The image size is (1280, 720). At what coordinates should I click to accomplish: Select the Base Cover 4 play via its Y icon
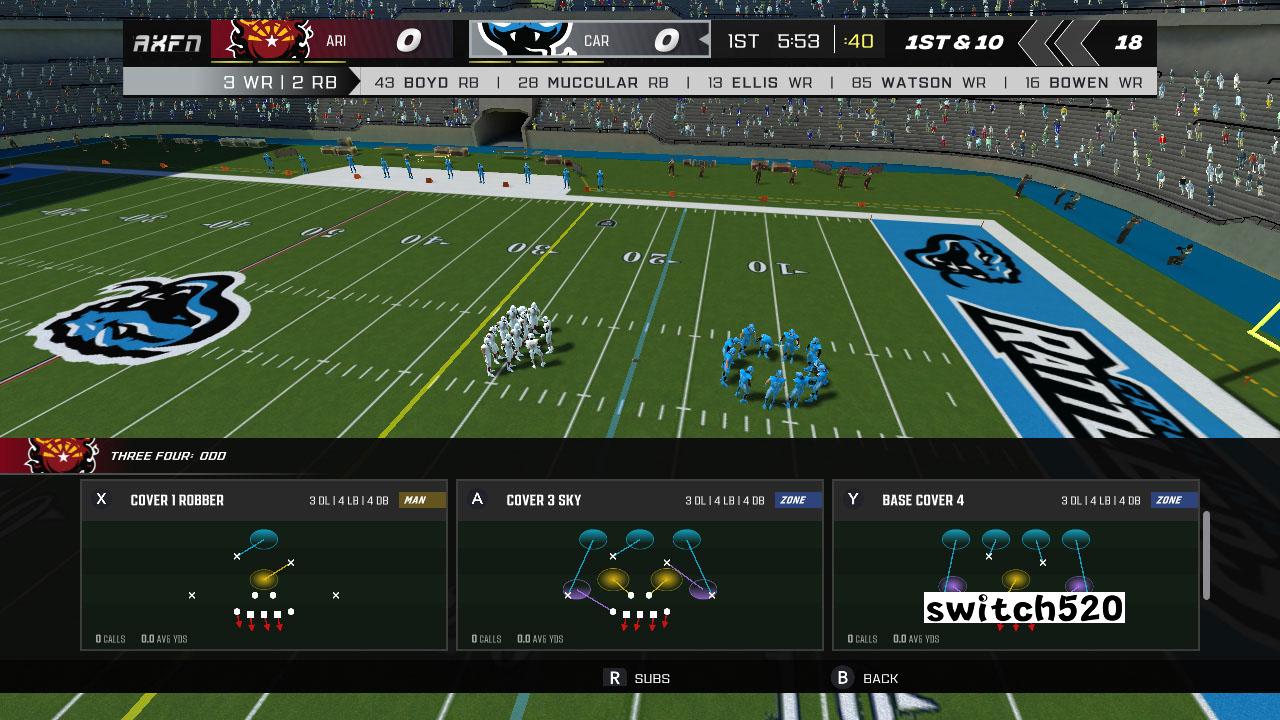click(852, 499)
